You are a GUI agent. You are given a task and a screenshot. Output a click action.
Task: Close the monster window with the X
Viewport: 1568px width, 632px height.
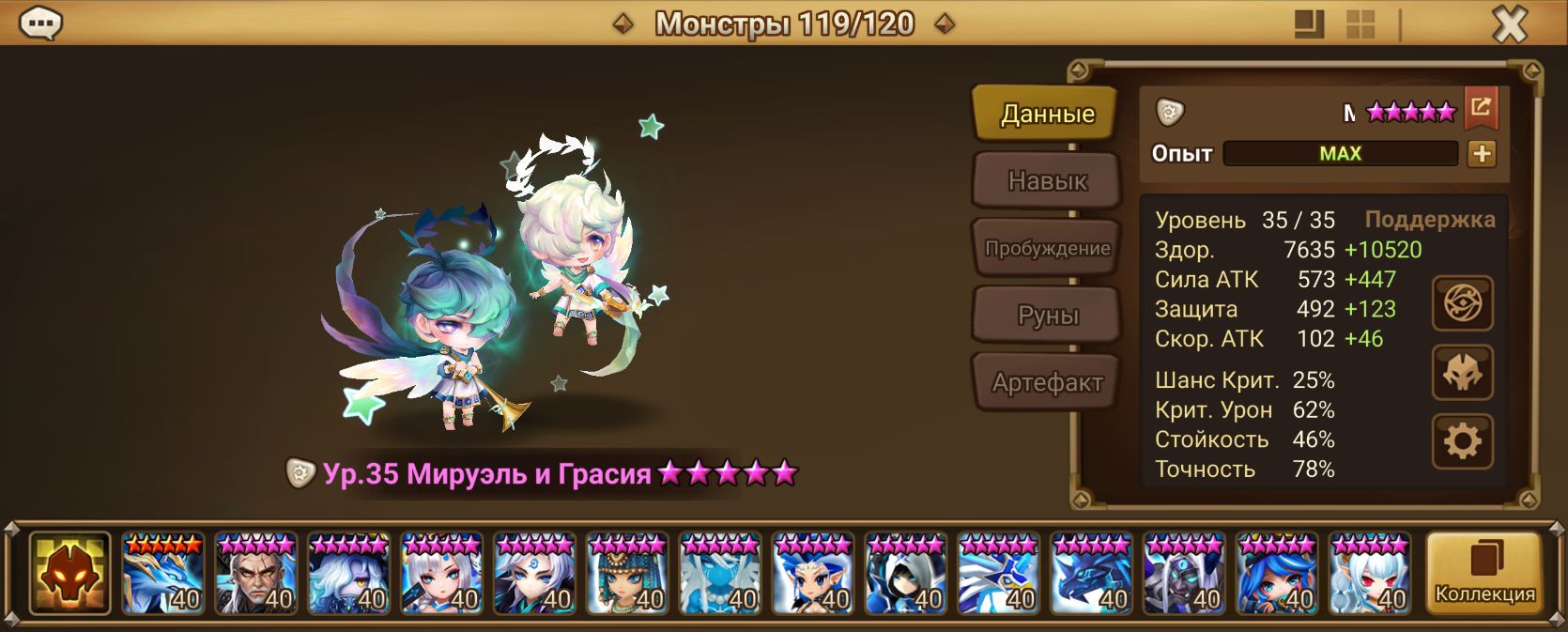(x=1510, y=24)
